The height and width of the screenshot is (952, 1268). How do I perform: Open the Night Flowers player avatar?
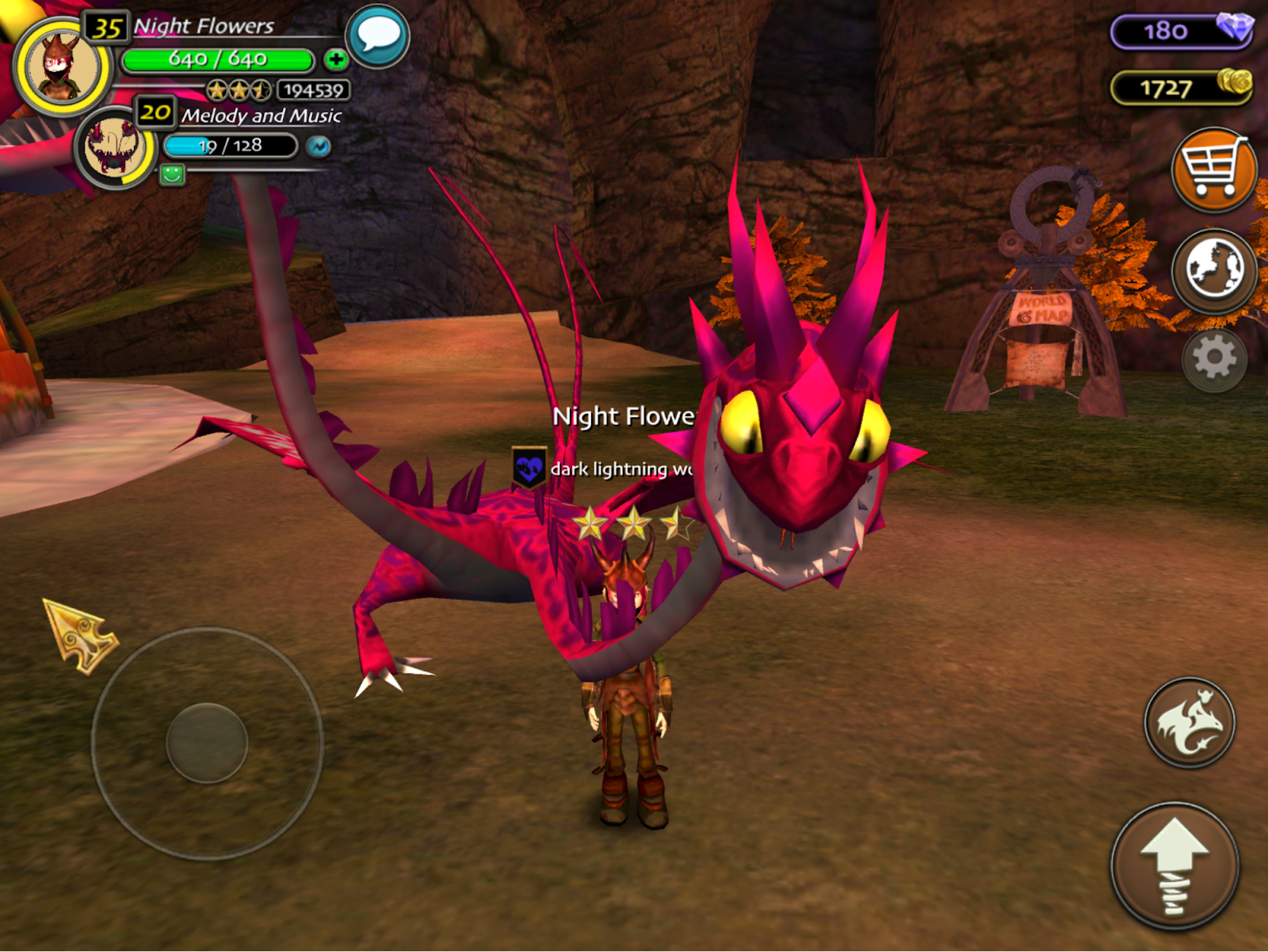[x=62, y=68]
